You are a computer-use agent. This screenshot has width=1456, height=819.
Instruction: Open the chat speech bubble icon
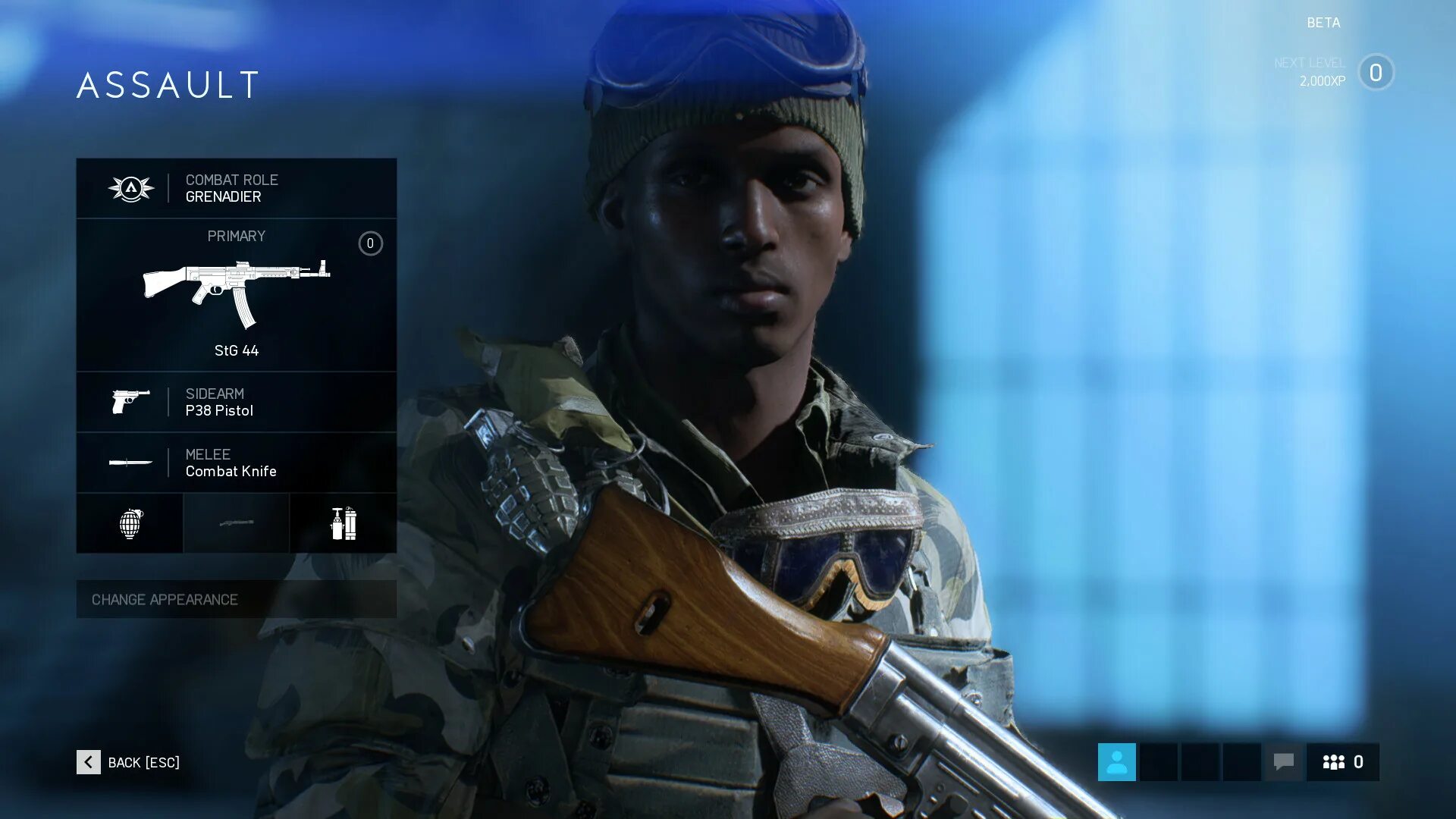coord(1283,762)
